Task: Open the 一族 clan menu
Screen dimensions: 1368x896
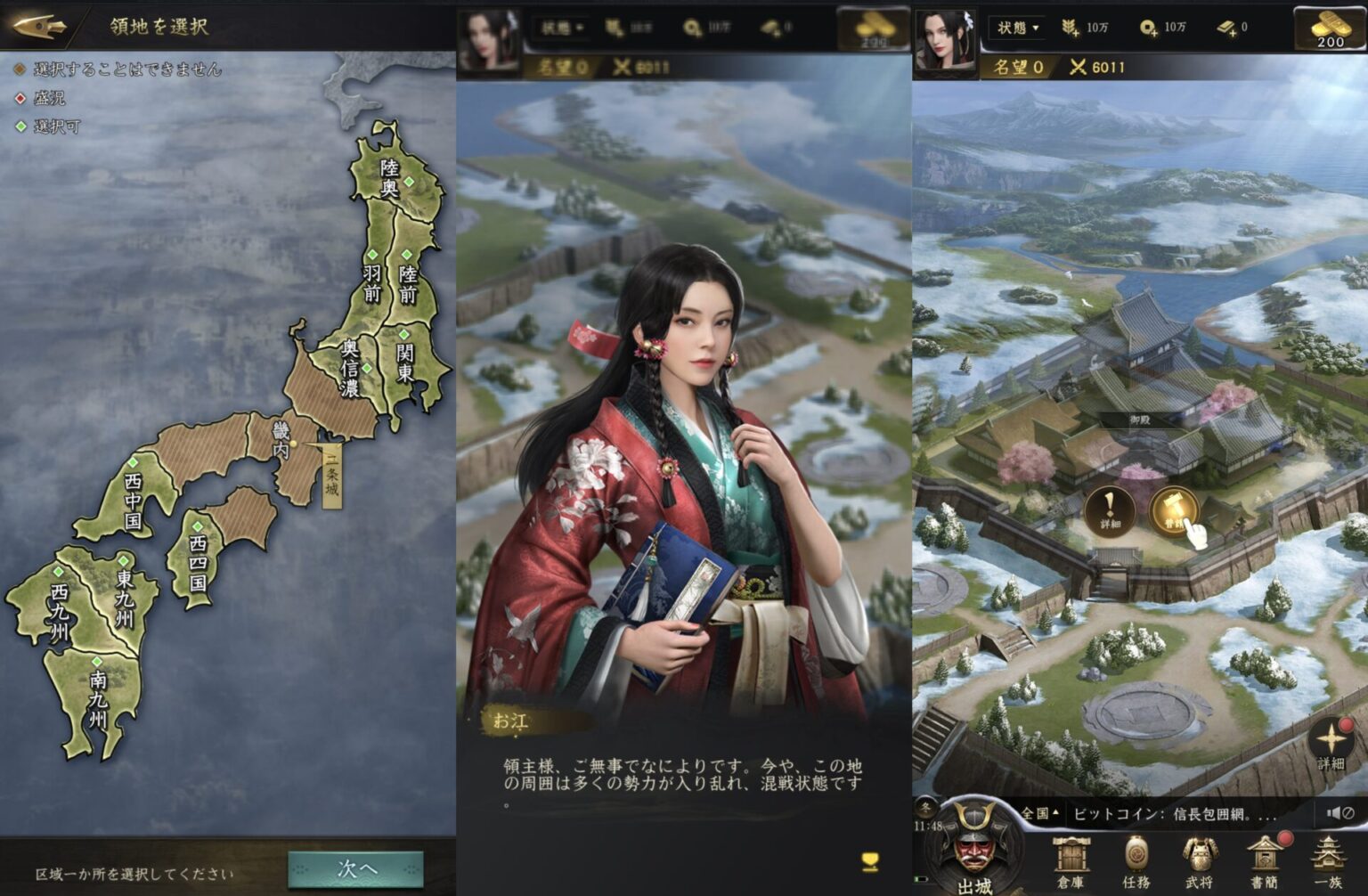Action: 1328,862
